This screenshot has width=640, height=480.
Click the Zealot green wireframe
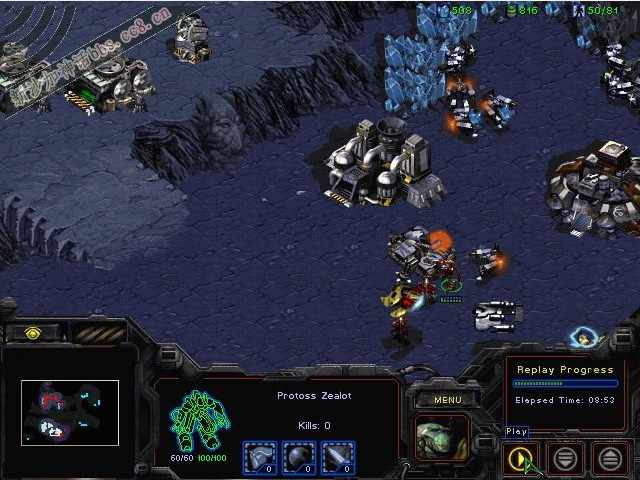pyautogui.click(x=199, y=419)
